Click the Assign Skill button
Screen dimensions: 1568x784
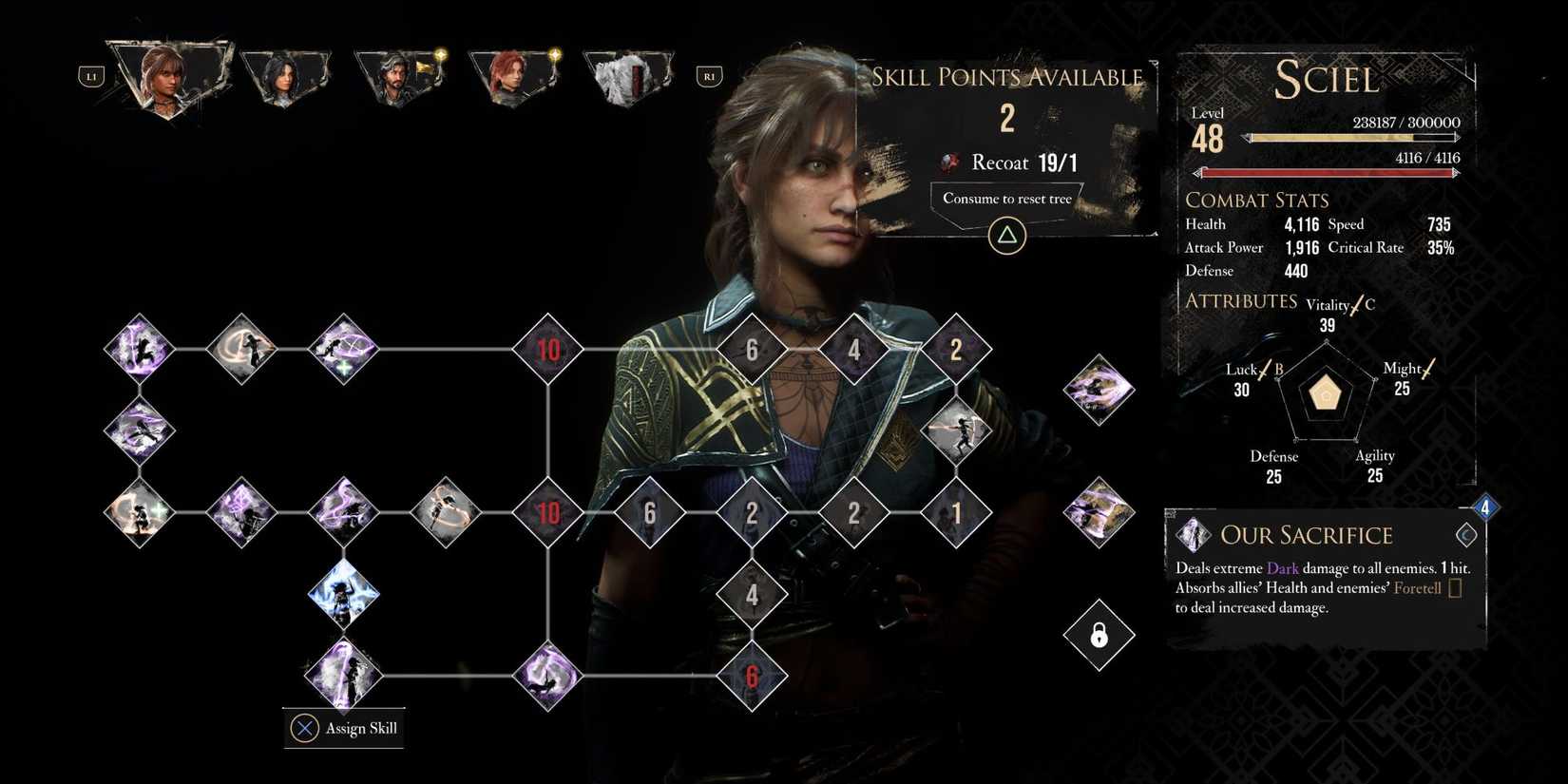pos(344,728)
